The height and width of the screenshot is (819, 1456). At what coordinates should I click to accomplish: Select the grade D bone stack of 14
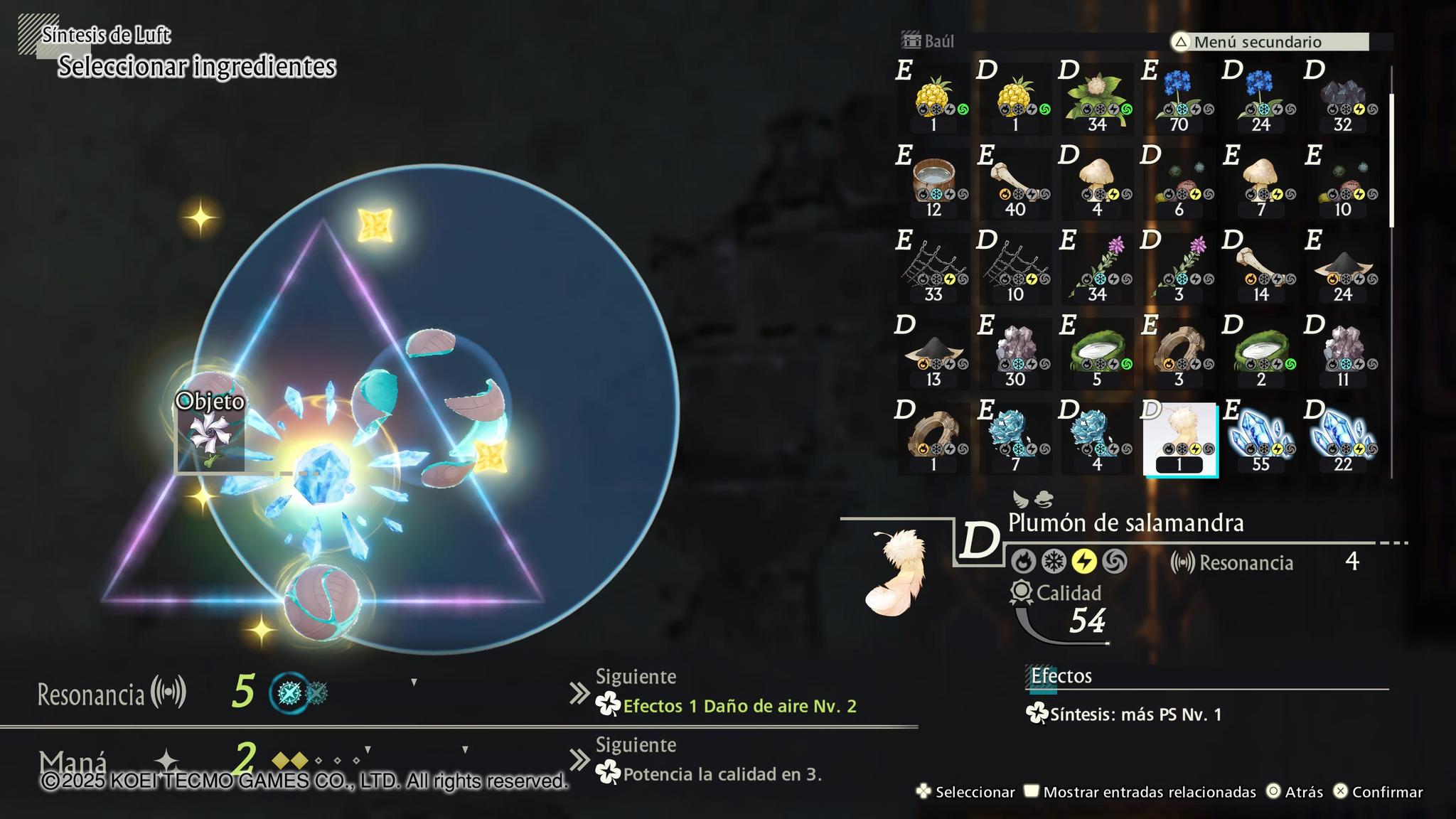tap(1260, 269)
